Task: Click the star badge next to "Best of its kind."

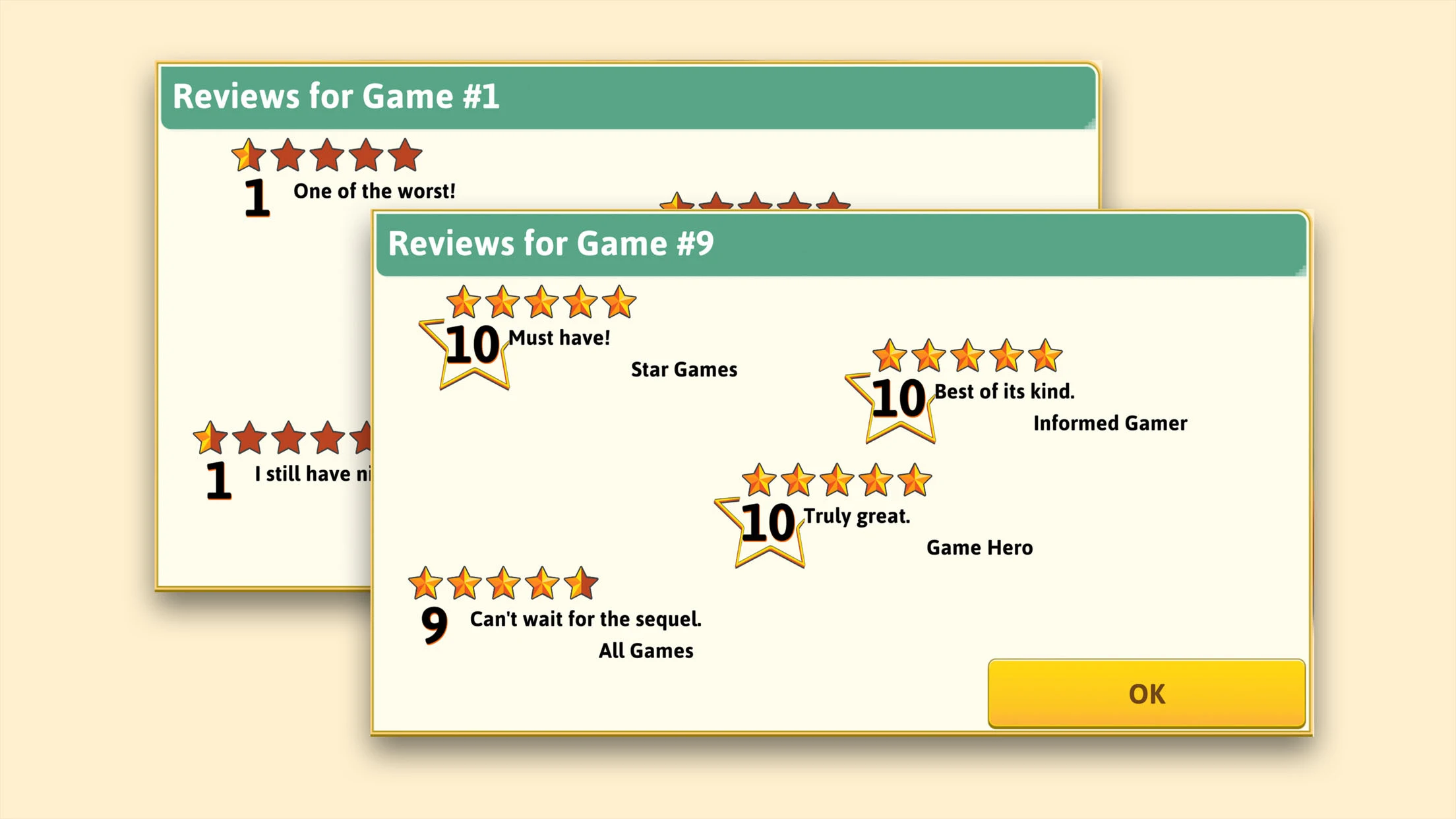Action: 897,406
